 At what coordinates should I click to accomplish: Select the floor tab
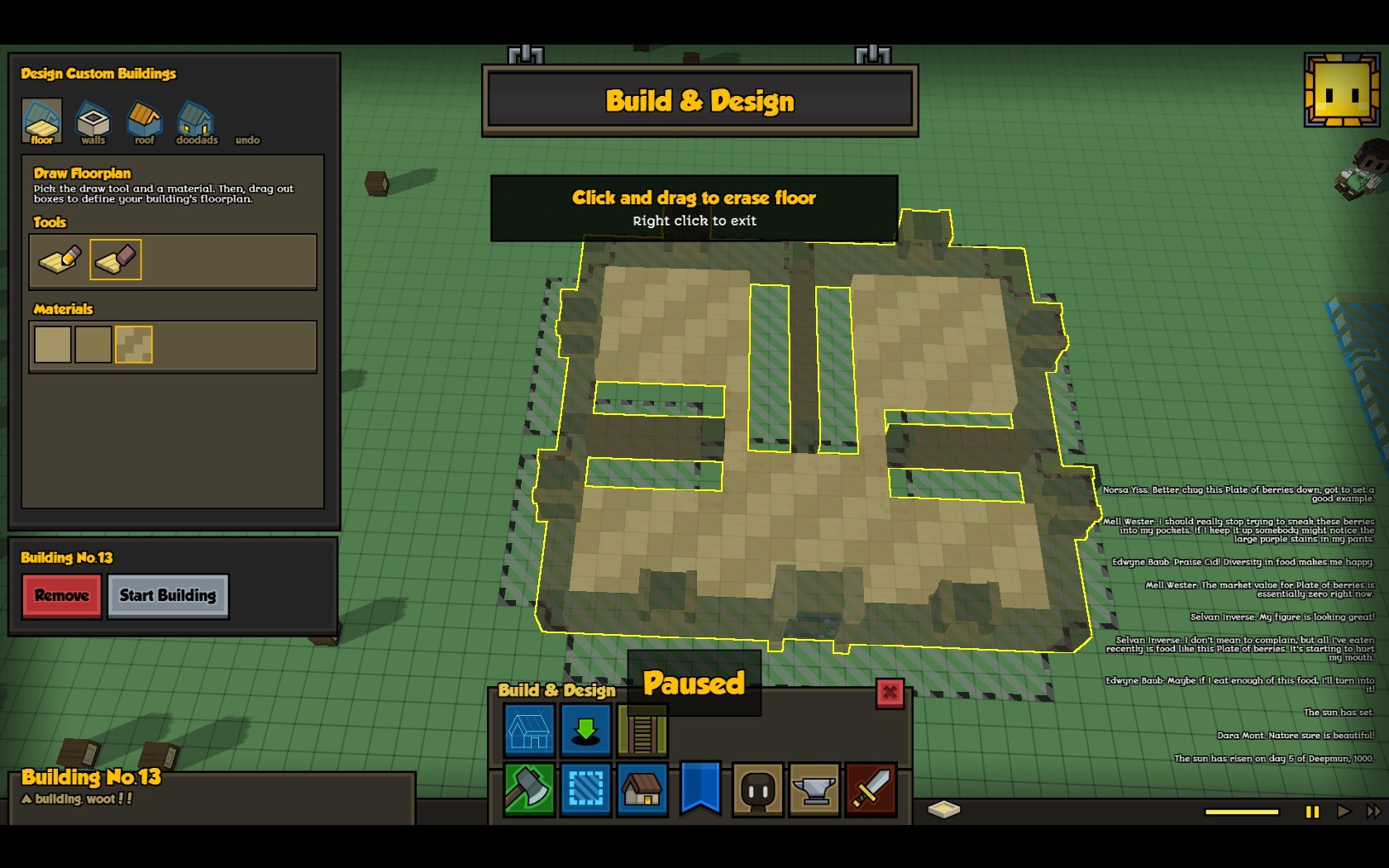[41, 121]
